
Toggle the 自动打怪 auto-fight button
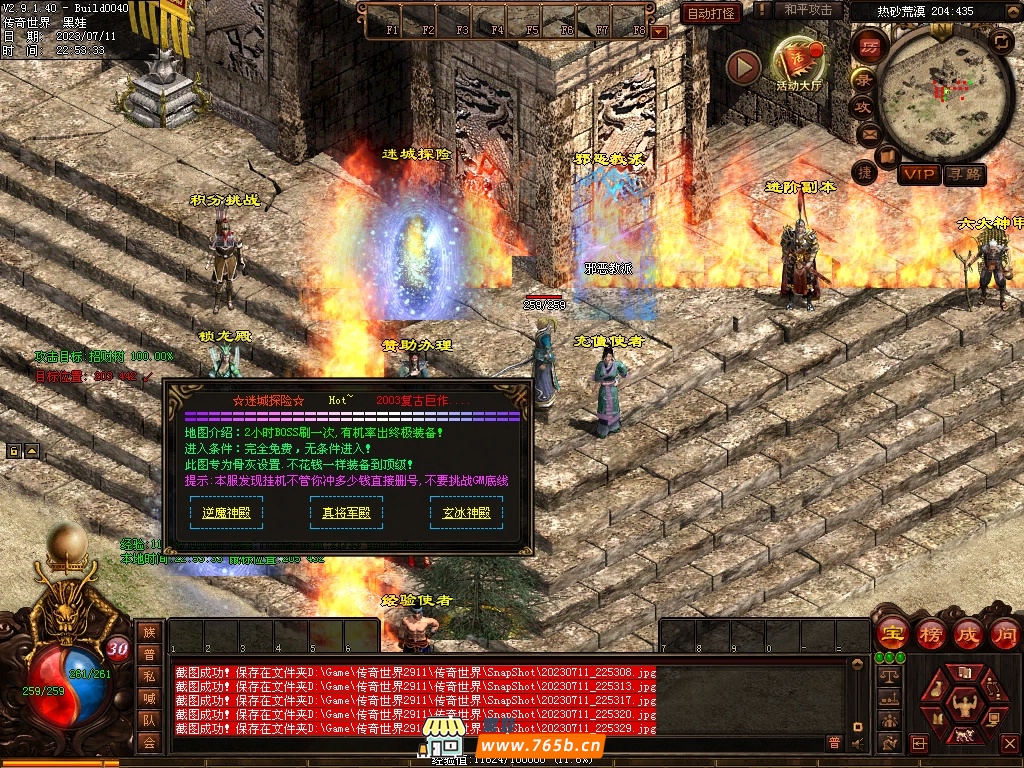(x=711, y=13)
